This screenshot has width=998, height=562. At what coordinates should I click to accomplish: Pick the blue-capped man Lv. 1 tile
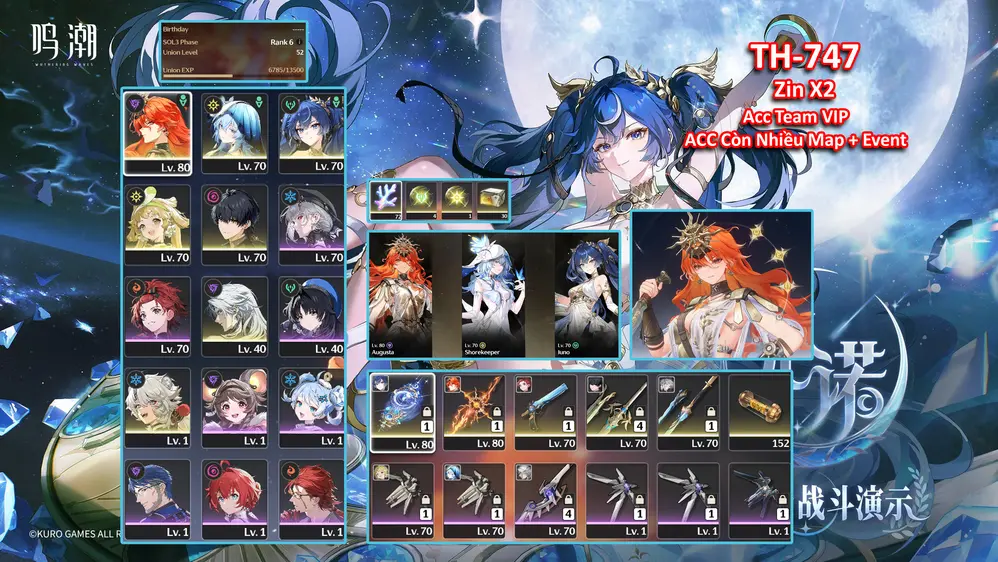(x=158, y=498)
